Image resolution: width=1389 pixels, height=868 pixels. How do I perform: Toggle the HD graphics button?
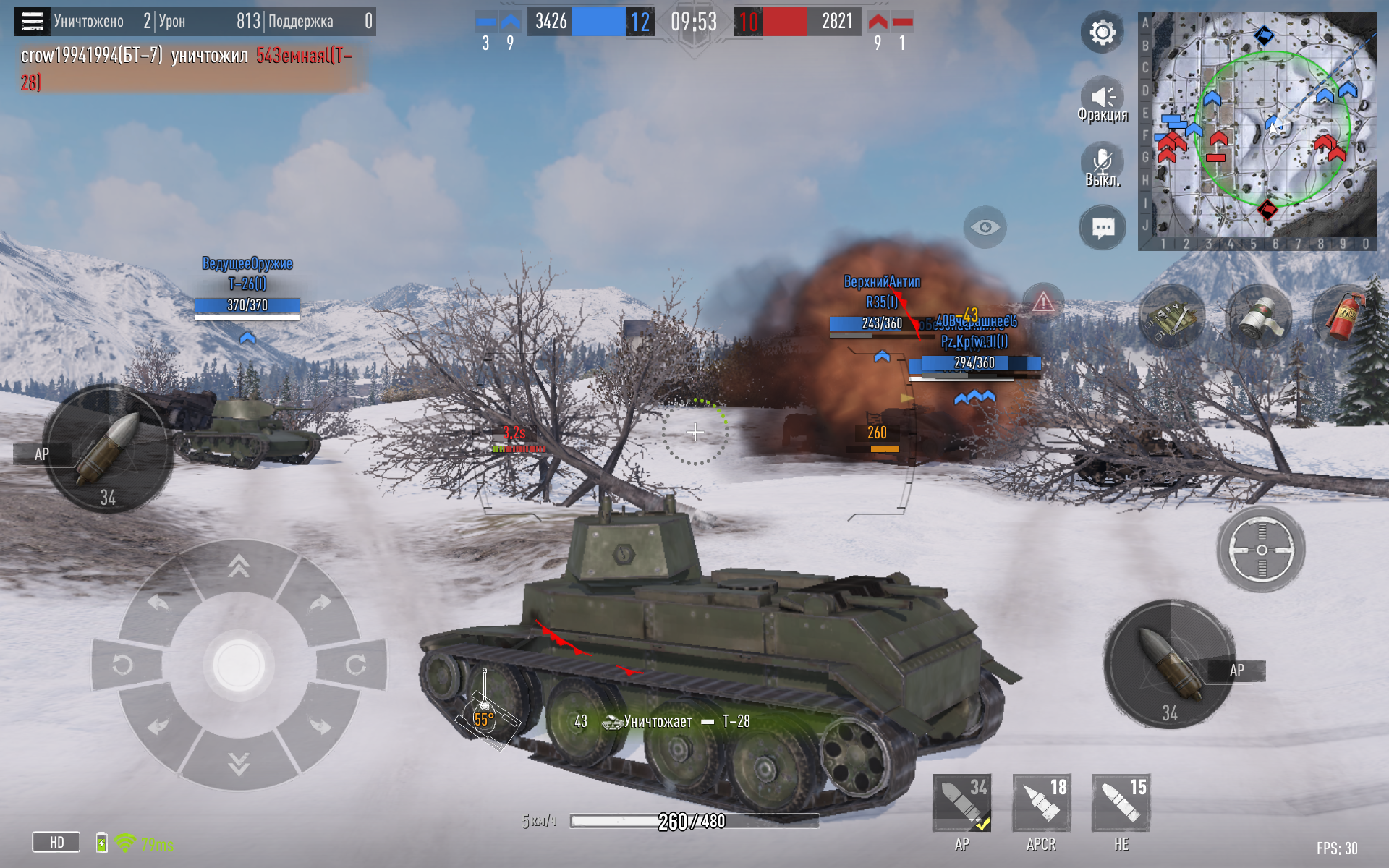(56, 842)
